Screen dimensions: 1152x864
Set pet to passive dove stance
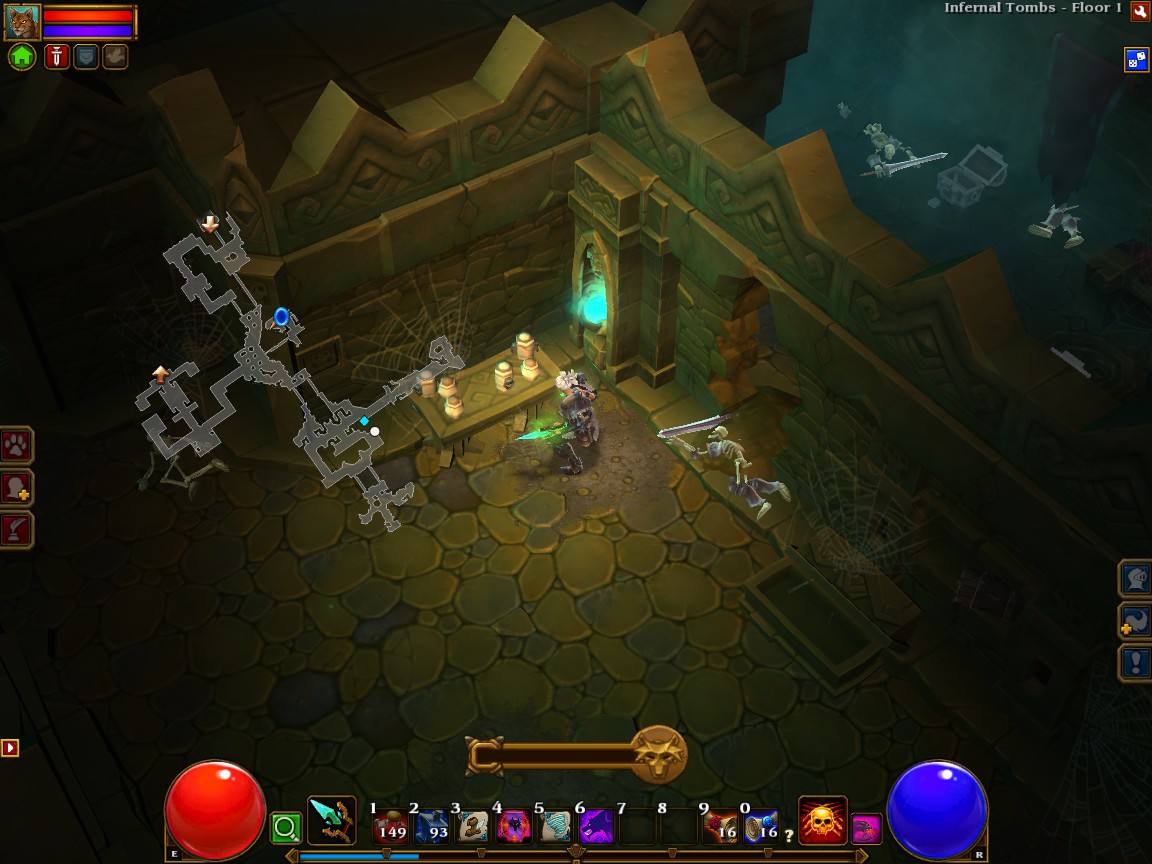[115, 57]
